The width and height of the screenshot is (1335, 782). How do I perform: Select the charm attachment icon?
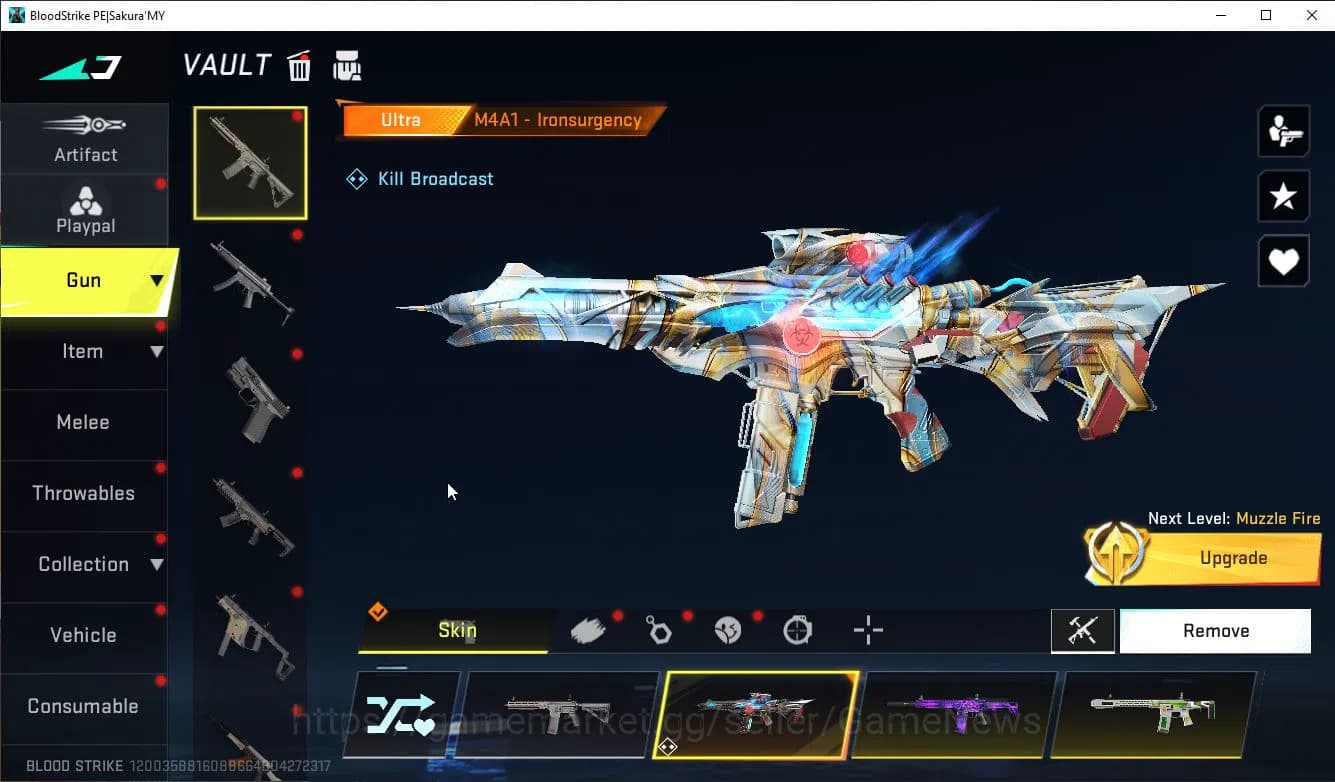(x=660, y=629)
